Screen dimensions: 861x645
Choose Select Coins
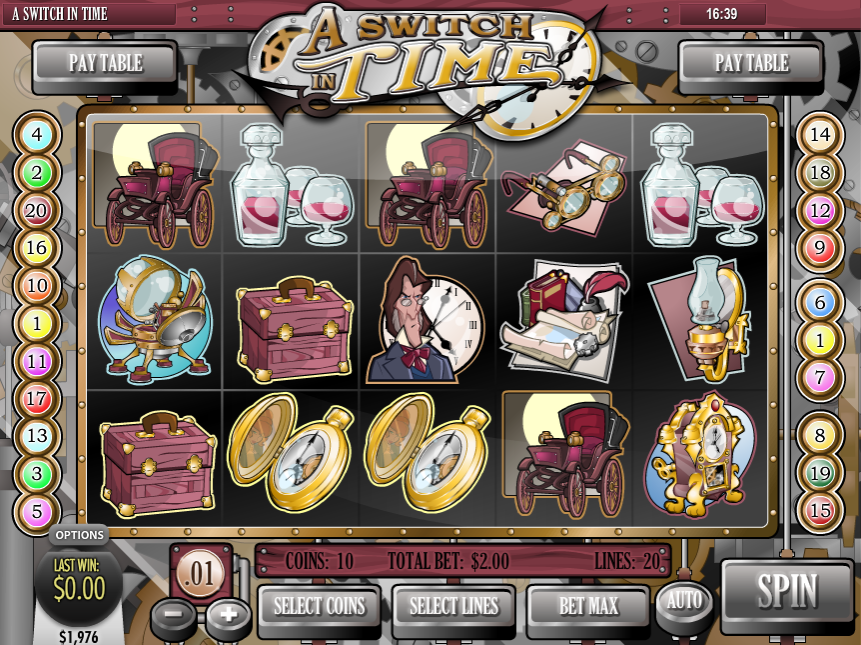(x=320, y=606)
